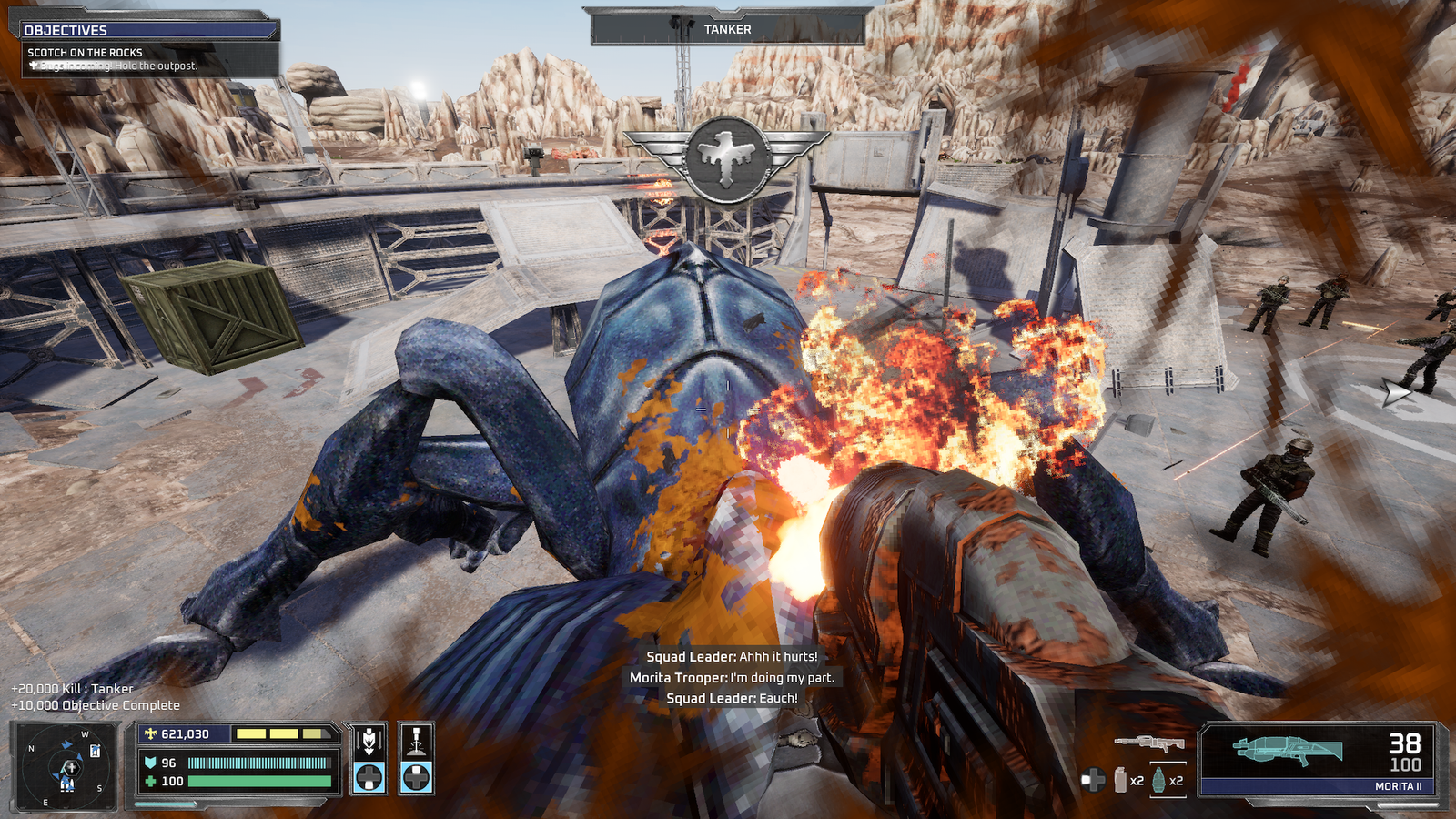Click the Tanker target name banner
The image size is (1456, 819).
727,29
